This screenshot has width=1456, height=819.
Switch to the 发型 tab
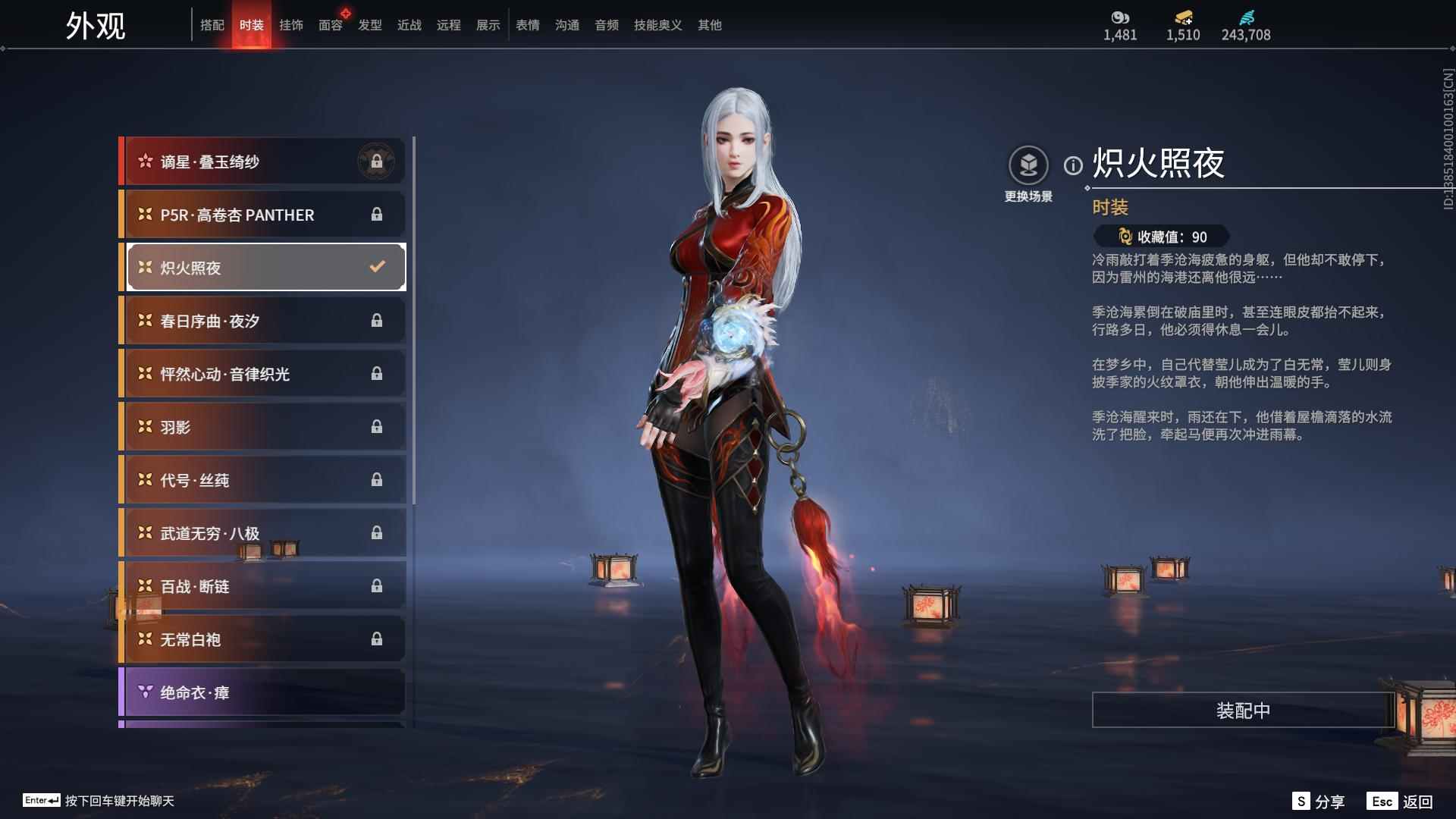370,25
